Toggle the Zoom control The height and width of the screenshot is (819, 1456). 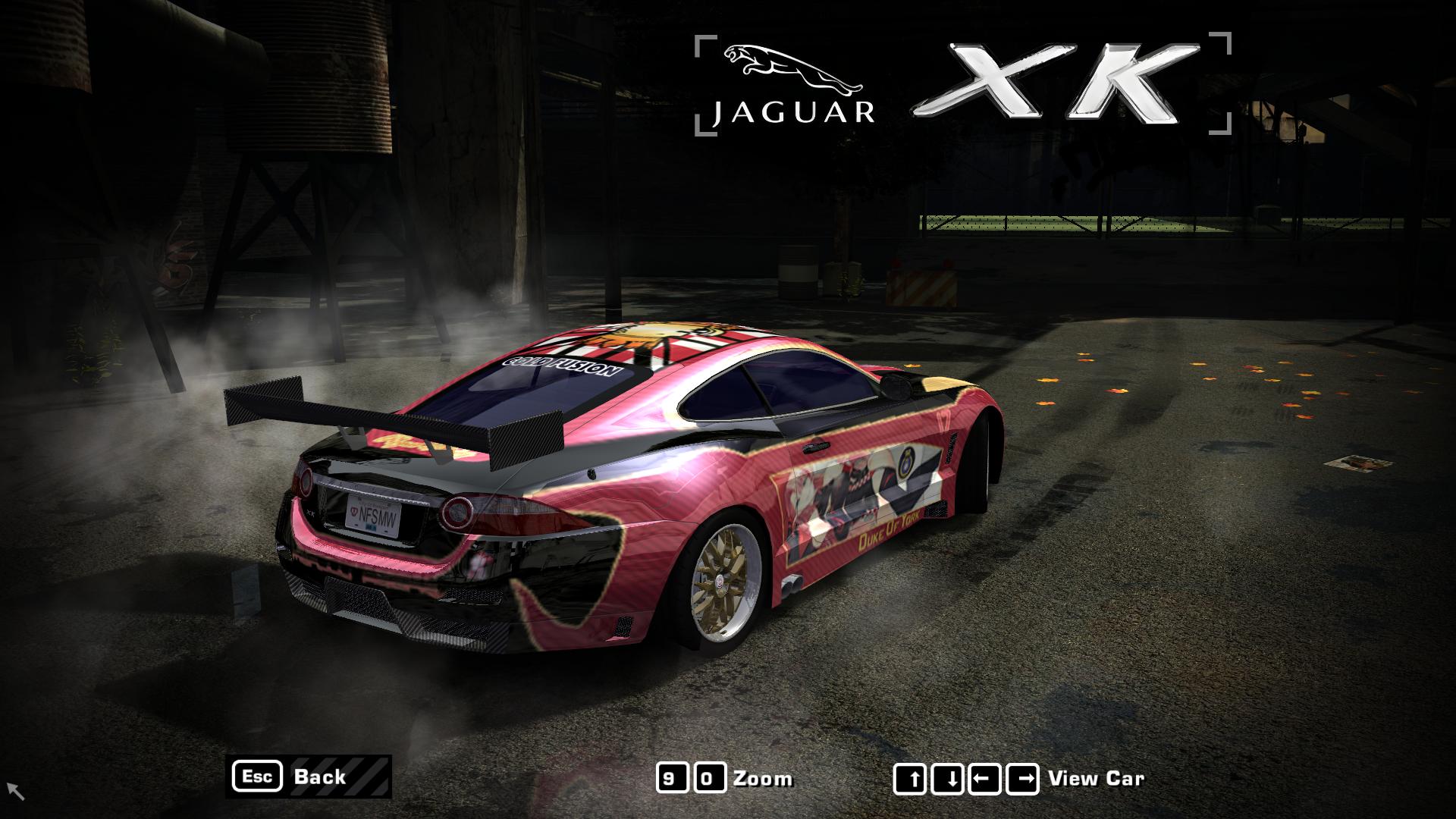click(x=762, y=778)
